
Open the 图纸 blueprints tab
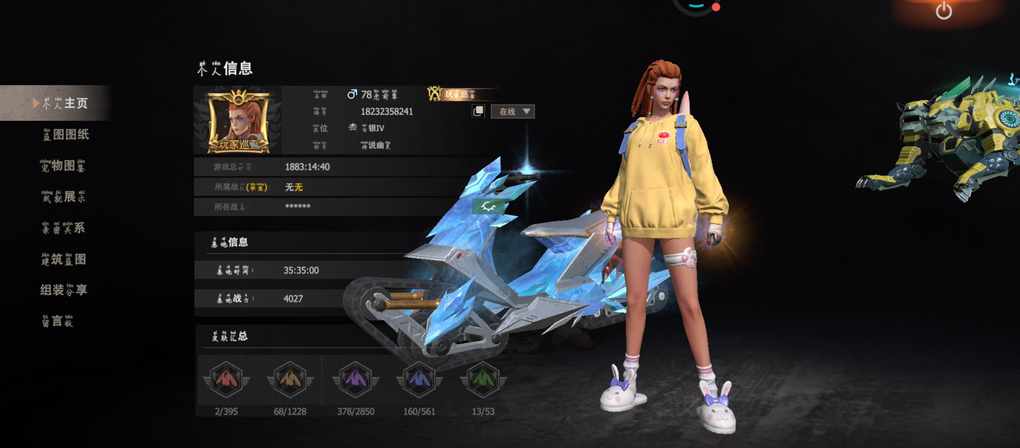point(64,134)
